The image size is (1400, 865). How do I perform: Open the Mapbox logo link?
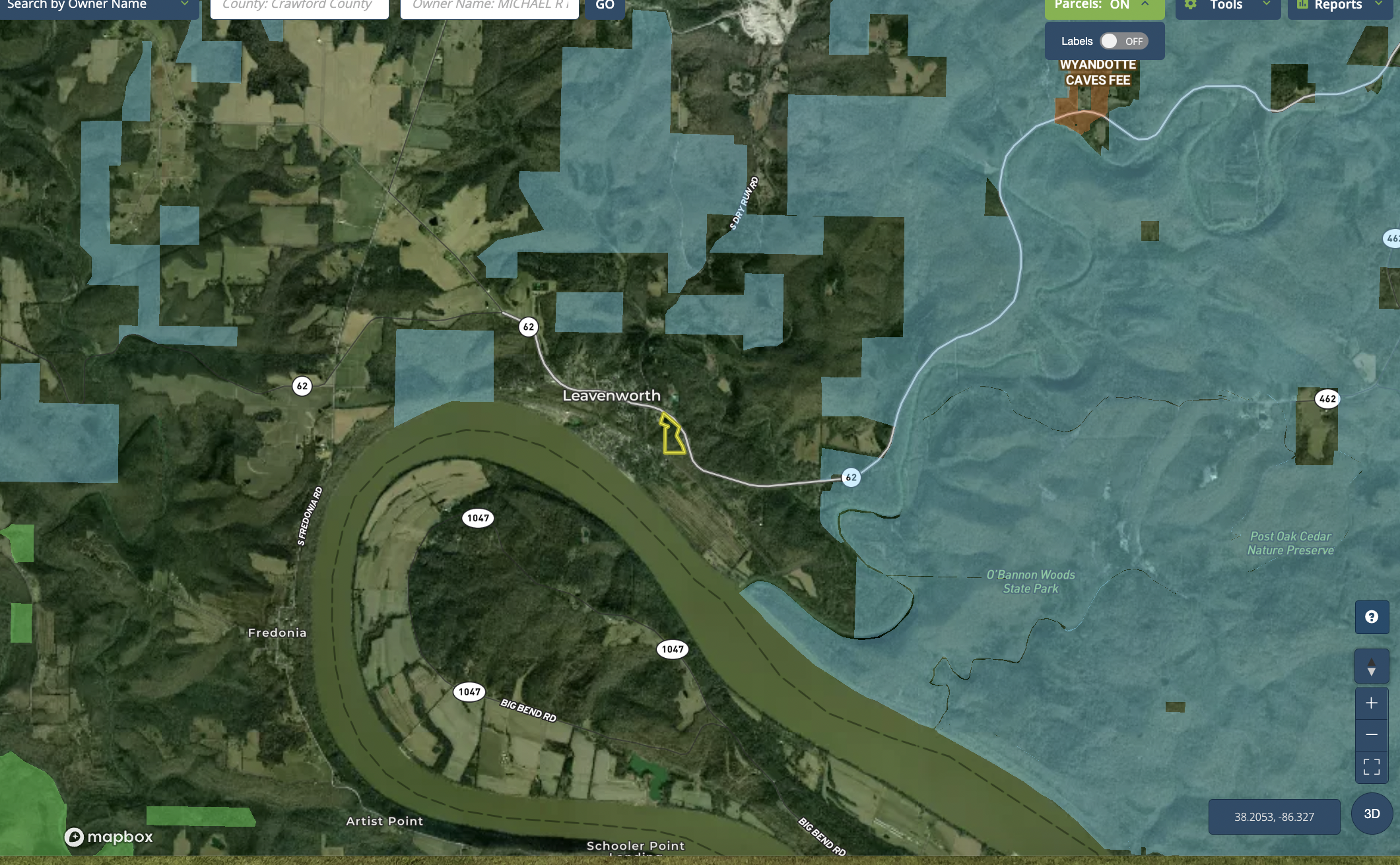(109, 837)
